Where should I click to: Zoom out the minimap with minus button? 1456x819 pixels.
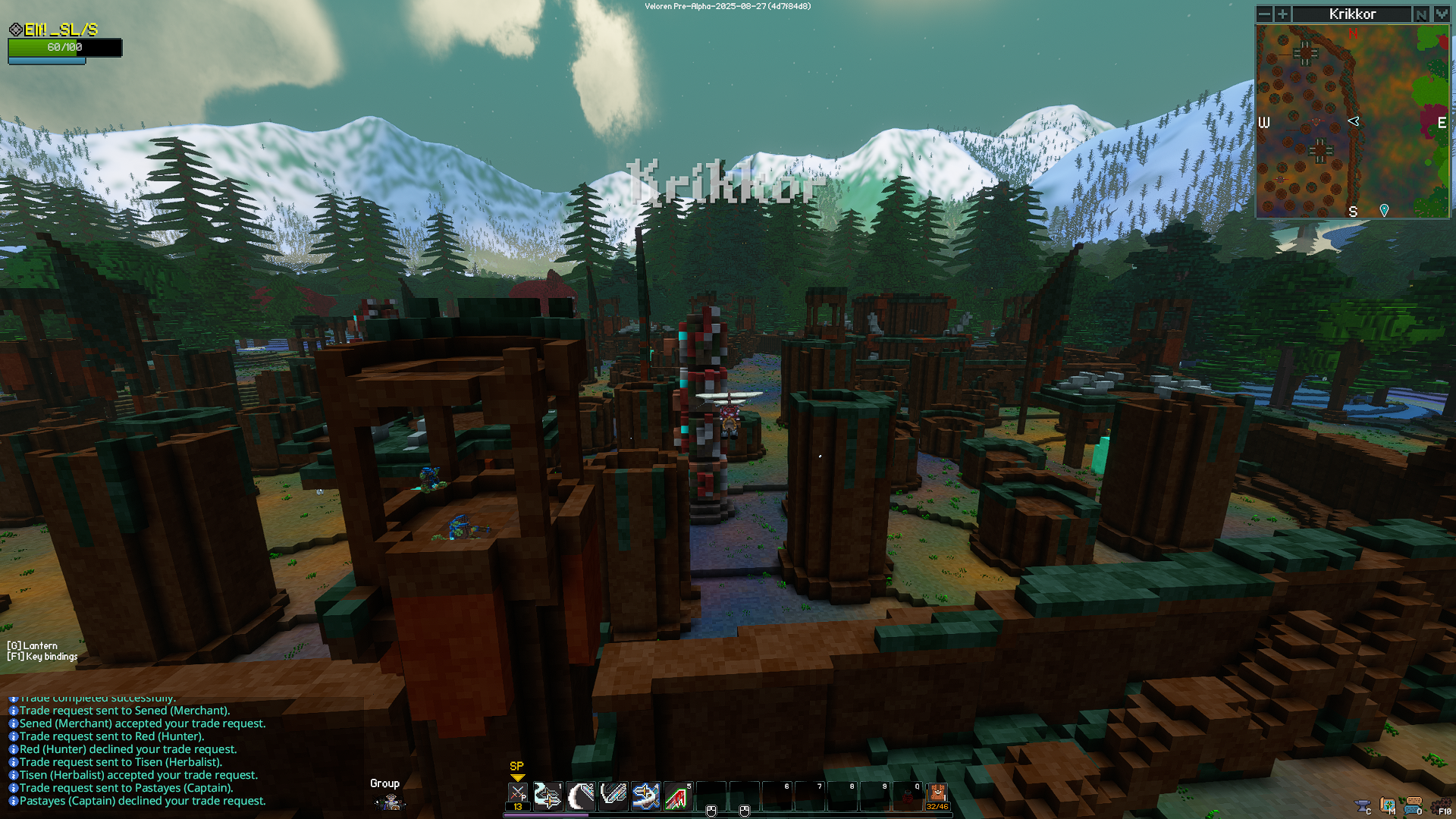[x=1264, y=14]
